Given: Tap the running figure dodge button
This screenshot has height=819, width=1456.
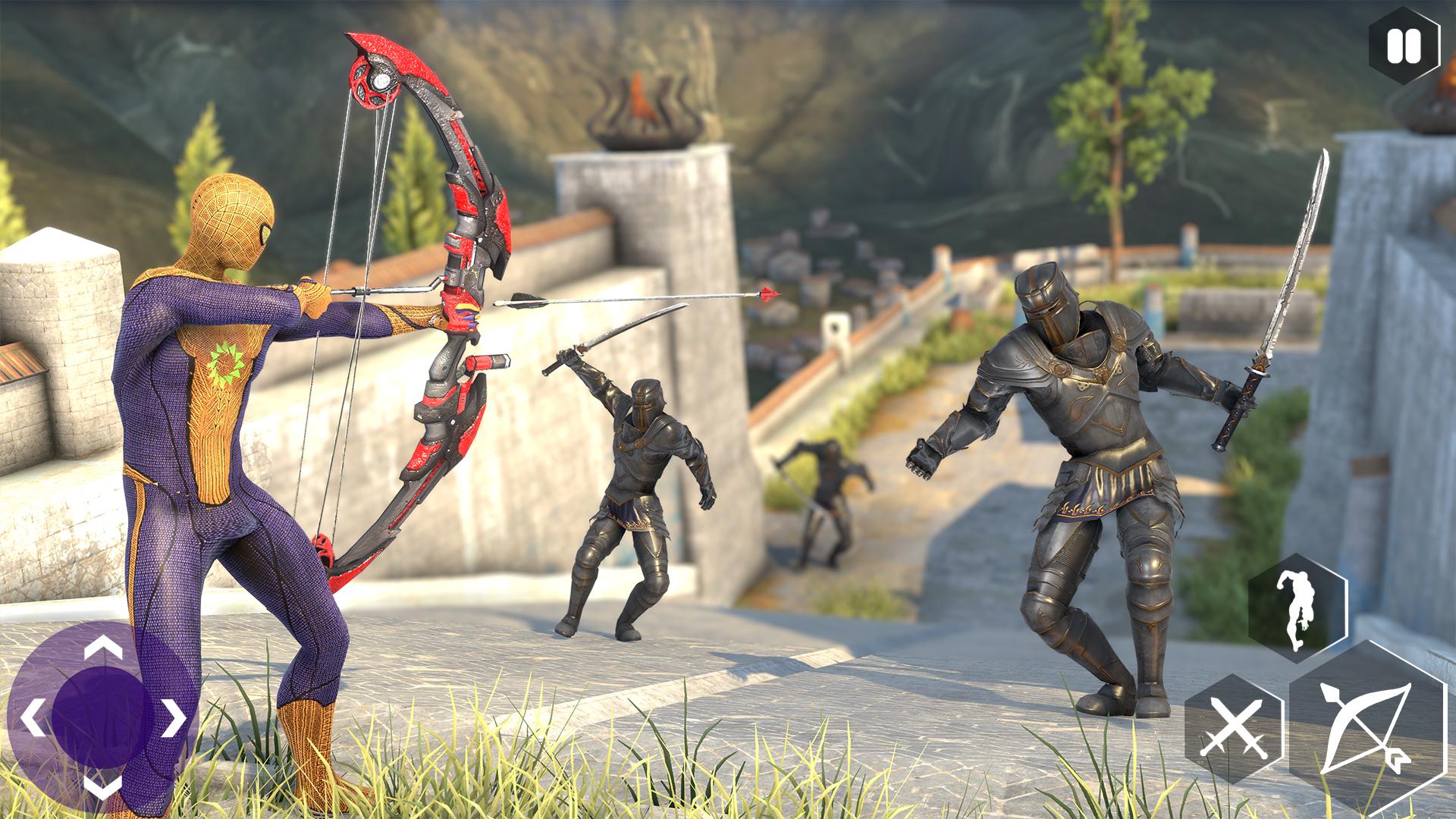Looking at the screenshot, I should coord(1297,609).
